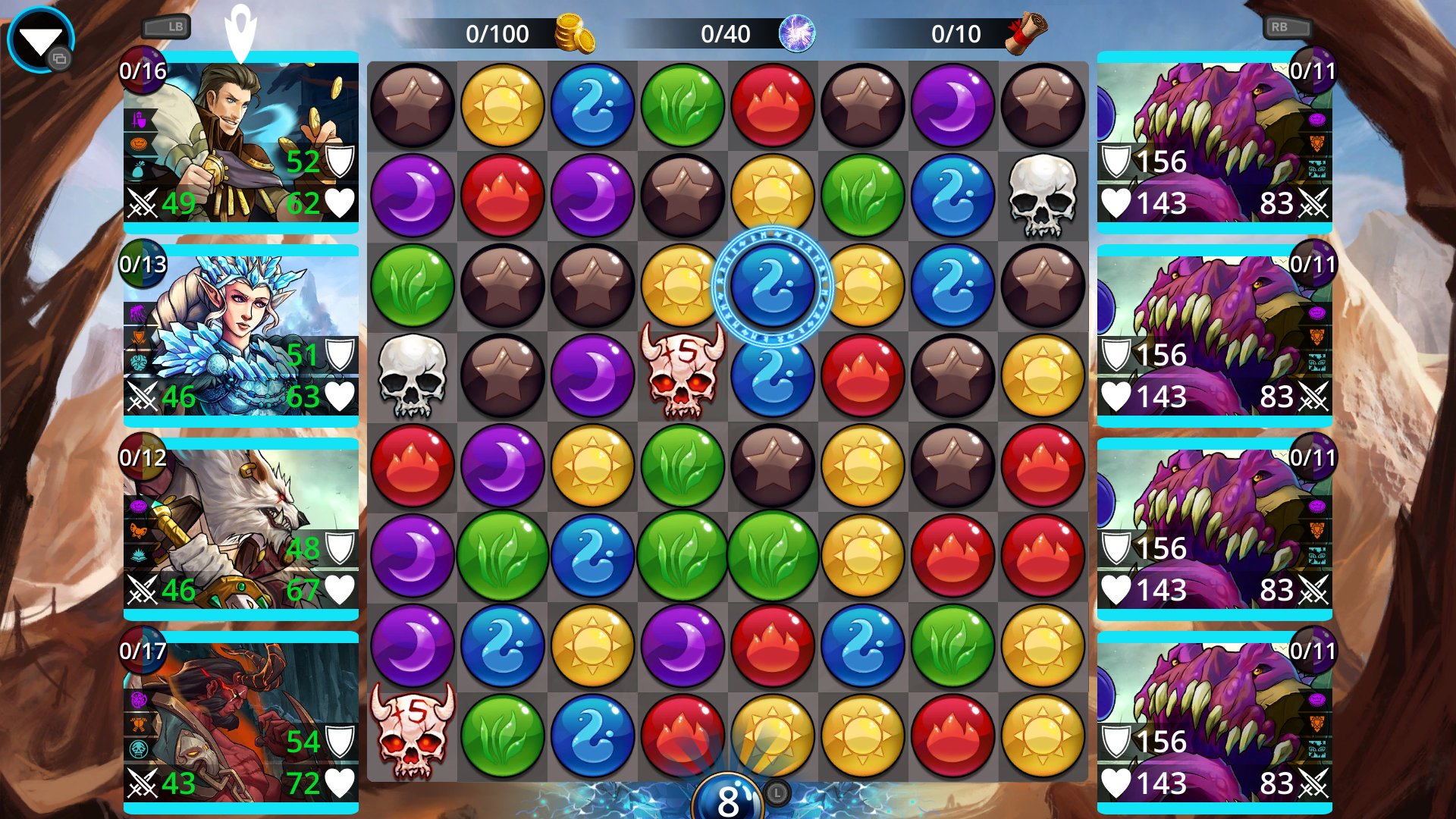This screenshot has height=819, width=1456.
Task: Select the white skull gem on the left
Action: (x=413, y=376)
